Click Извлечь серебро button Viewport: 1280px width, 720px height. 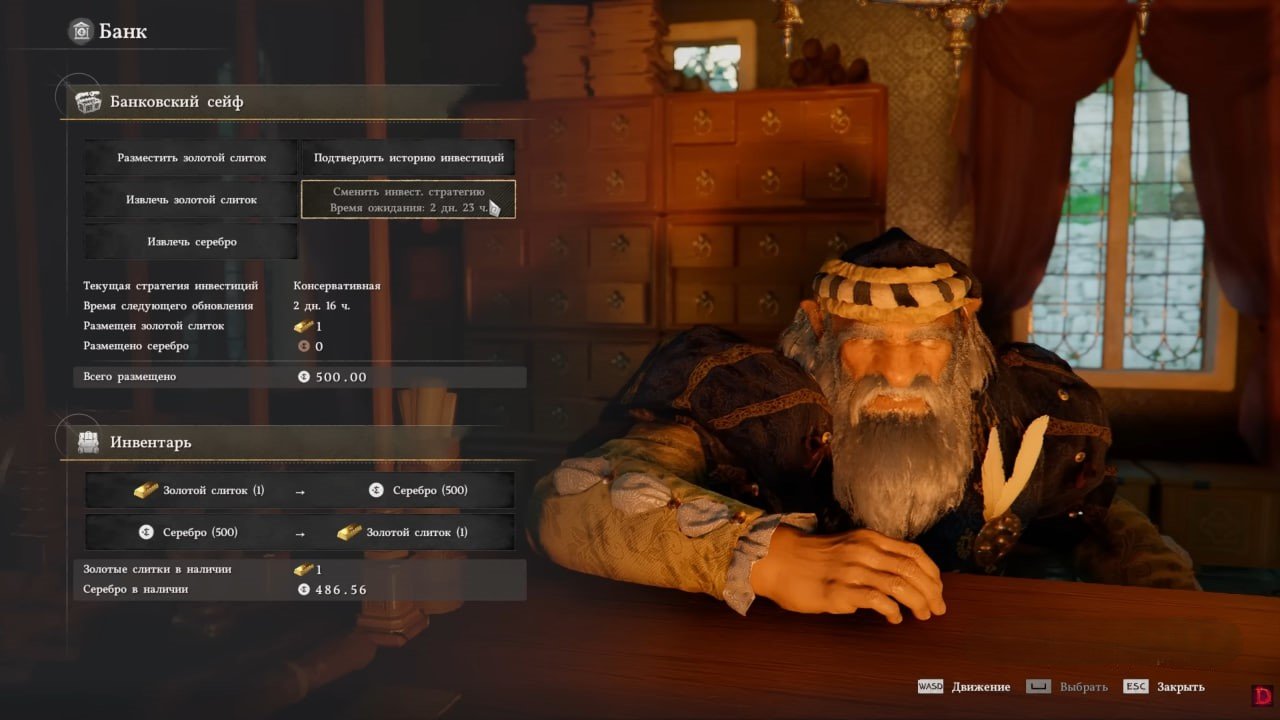coord(190,241)
